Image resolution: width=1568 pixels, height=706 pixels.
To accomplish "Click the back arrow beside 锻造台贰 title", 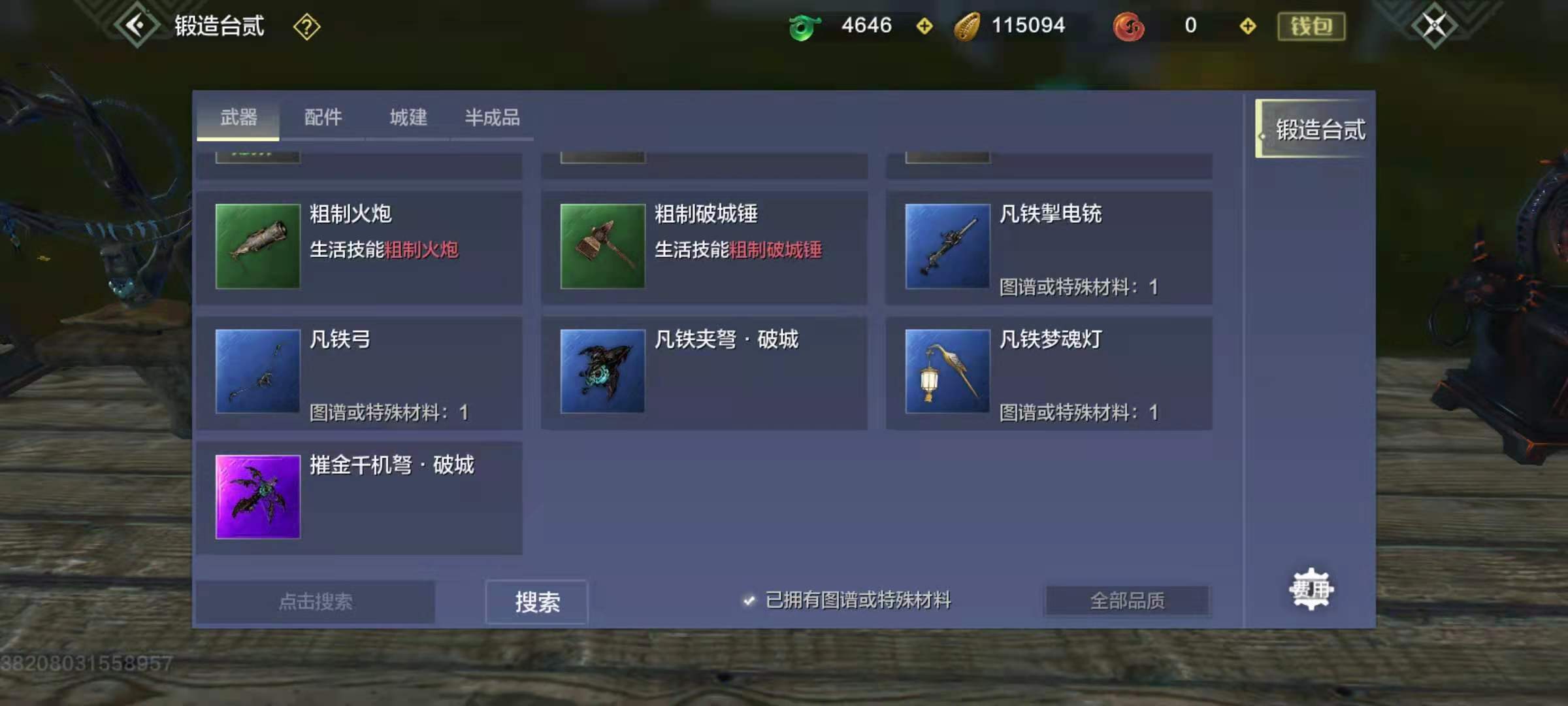I will click(x=136, y=25).
